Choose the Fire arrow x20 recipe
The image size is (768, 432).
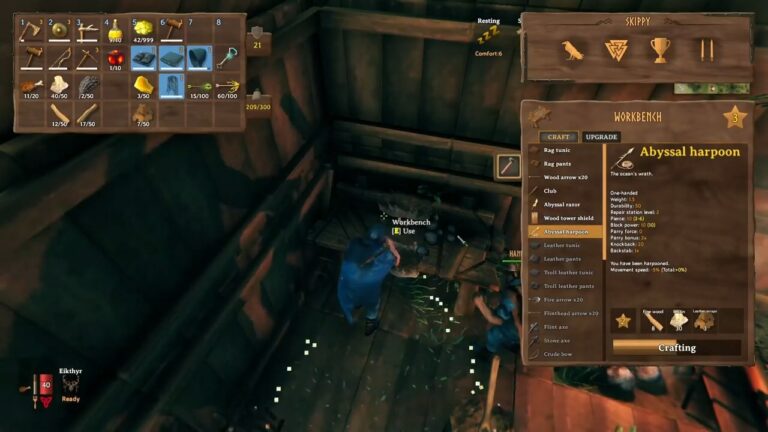click(x=563, y=299)
